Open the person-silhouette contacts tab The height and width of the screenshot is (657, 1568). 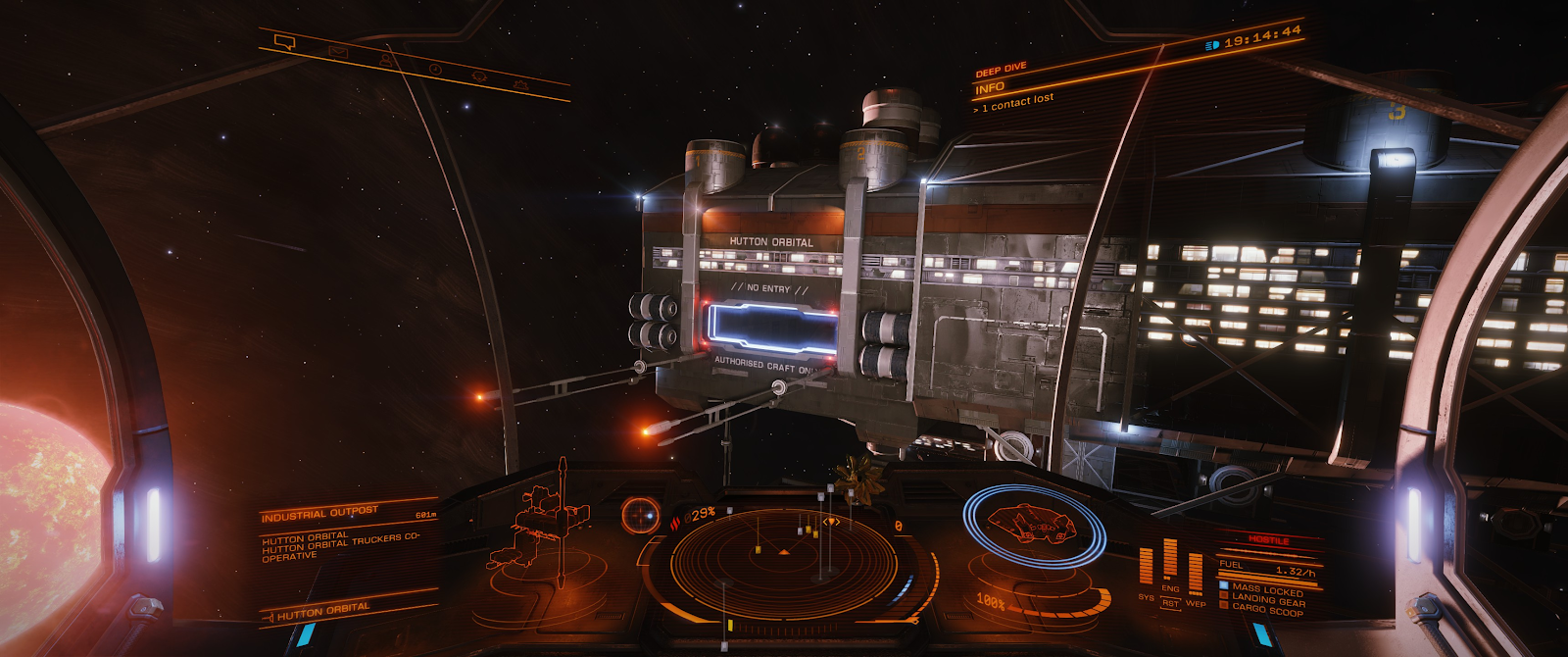click(x=386, y=61)
